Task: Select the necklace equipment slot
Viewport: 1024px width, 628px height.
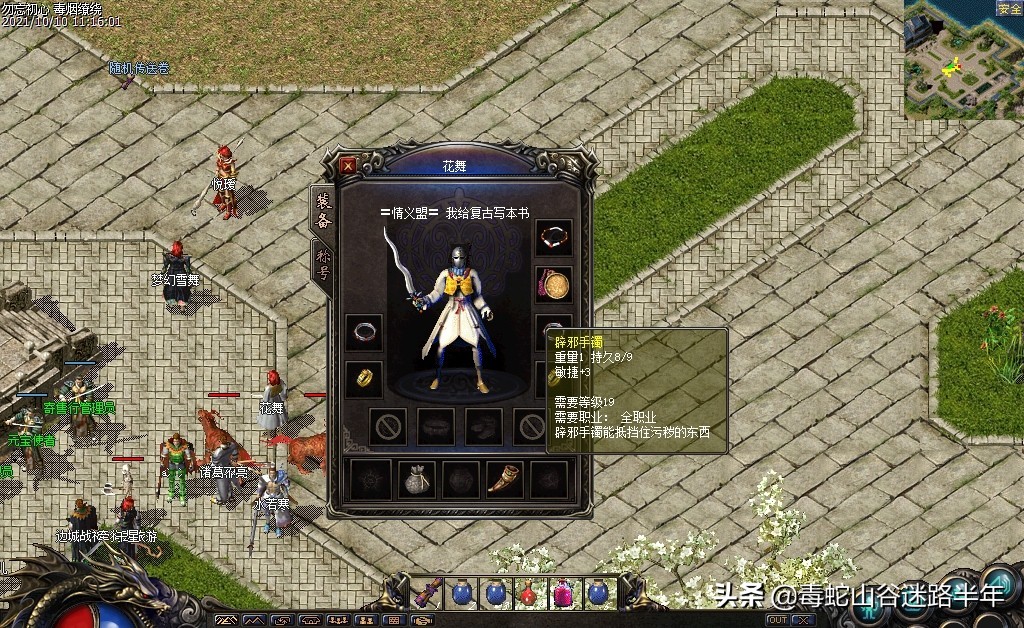Action: click(x=554, y=237)
